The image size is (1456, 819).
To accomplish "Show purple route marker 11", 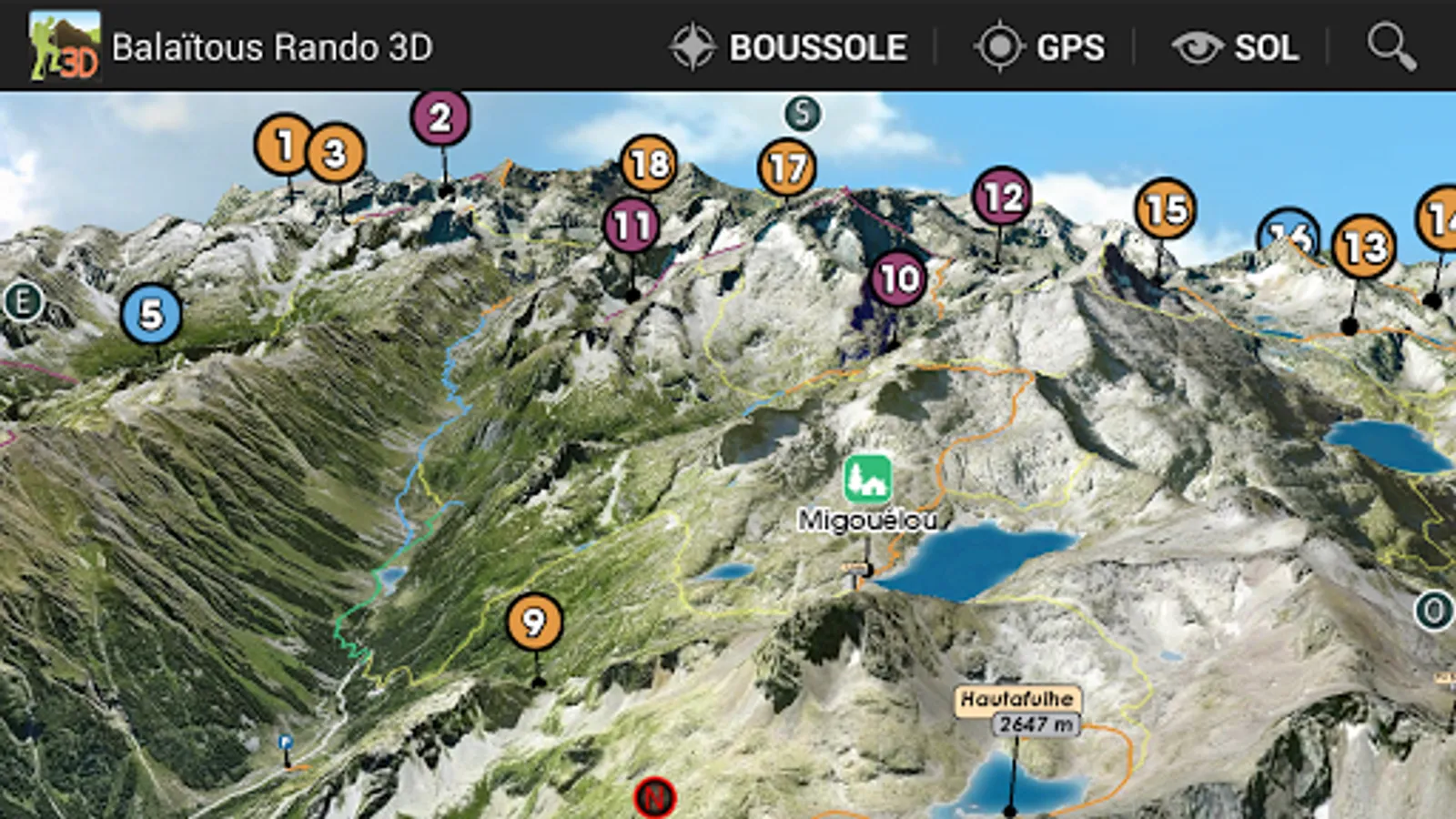I will pyautogui.click(x=632, y=226).
